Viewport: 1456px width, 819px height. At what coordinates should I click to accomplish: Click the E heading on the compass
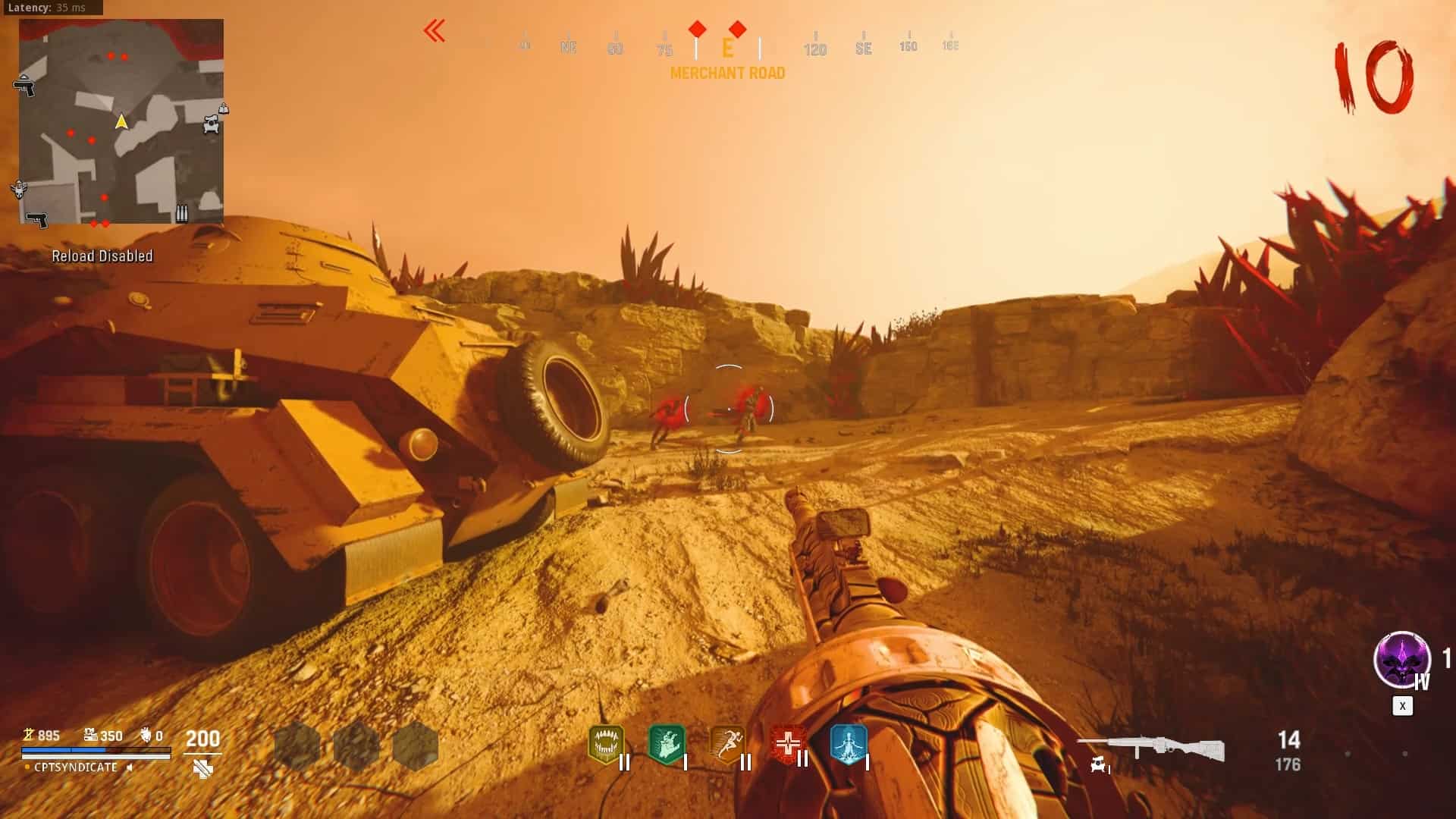tap(727, 49)
